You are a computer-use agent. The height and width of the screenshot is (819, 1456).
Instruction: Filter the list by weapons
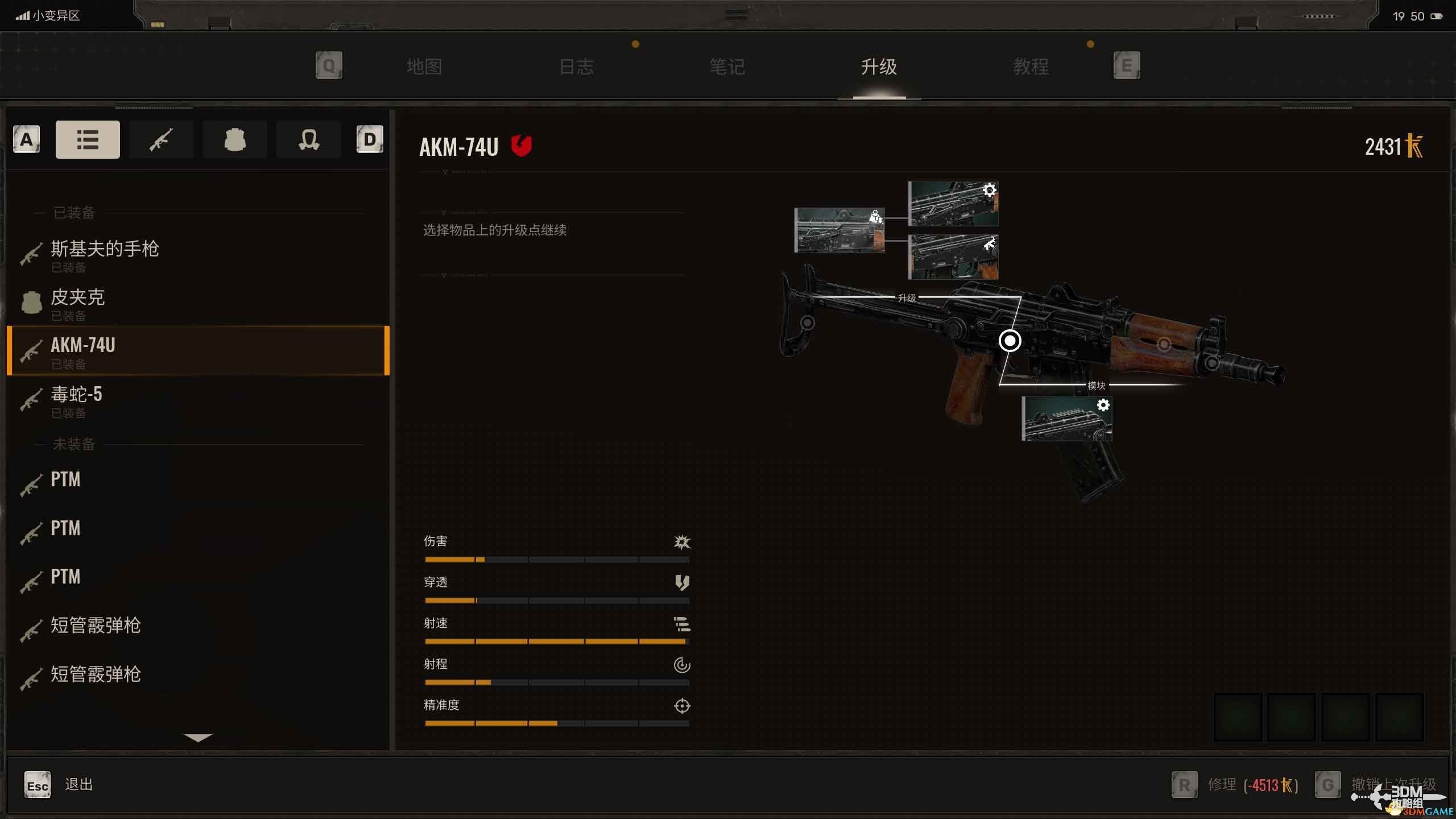[161, 139]
